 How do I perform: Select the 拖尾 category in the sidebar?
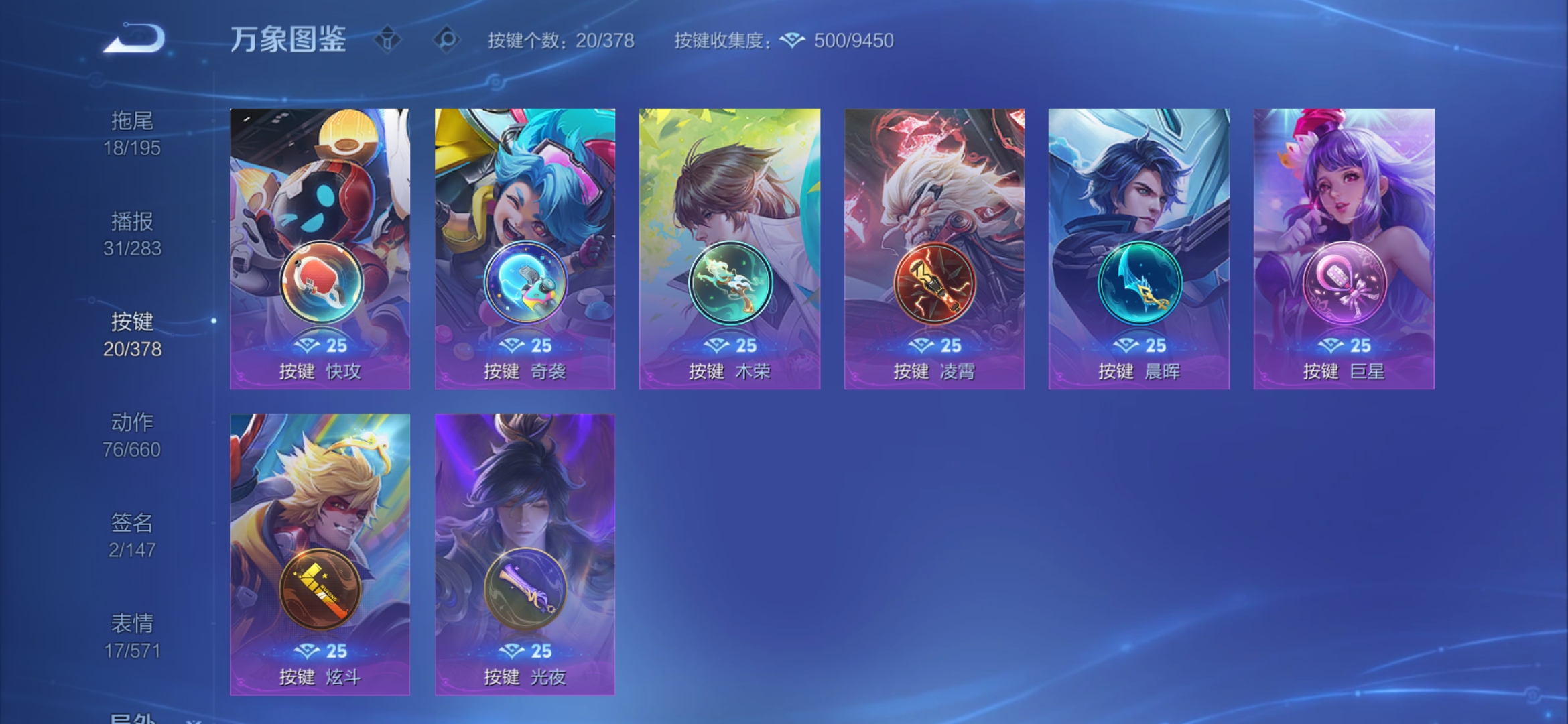pos(132,133)
